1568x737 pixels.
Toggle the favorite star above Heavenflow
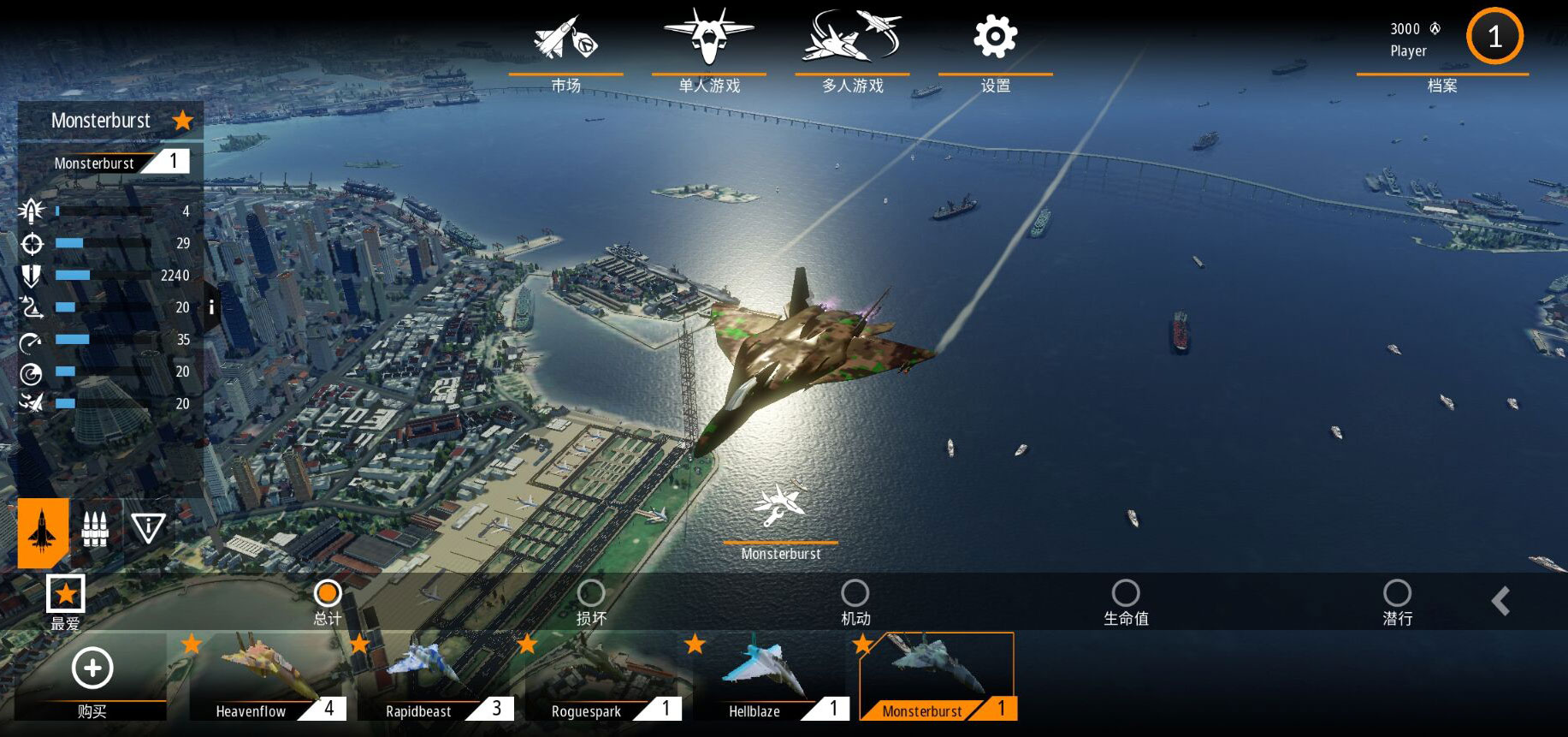click(x=192, y=643)
